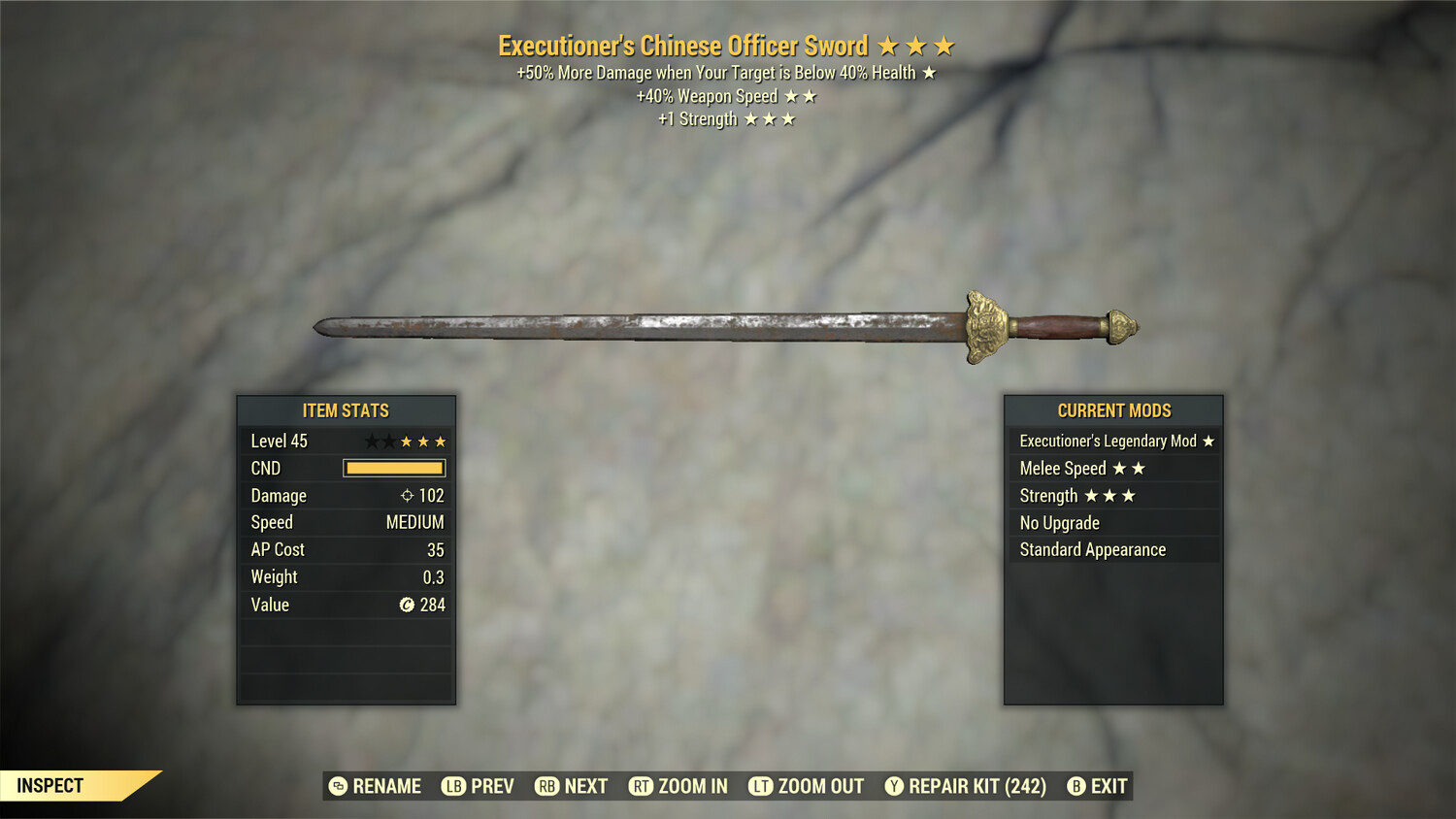
Task: Click the yellow CND condition bar
Action: point(393,468)
